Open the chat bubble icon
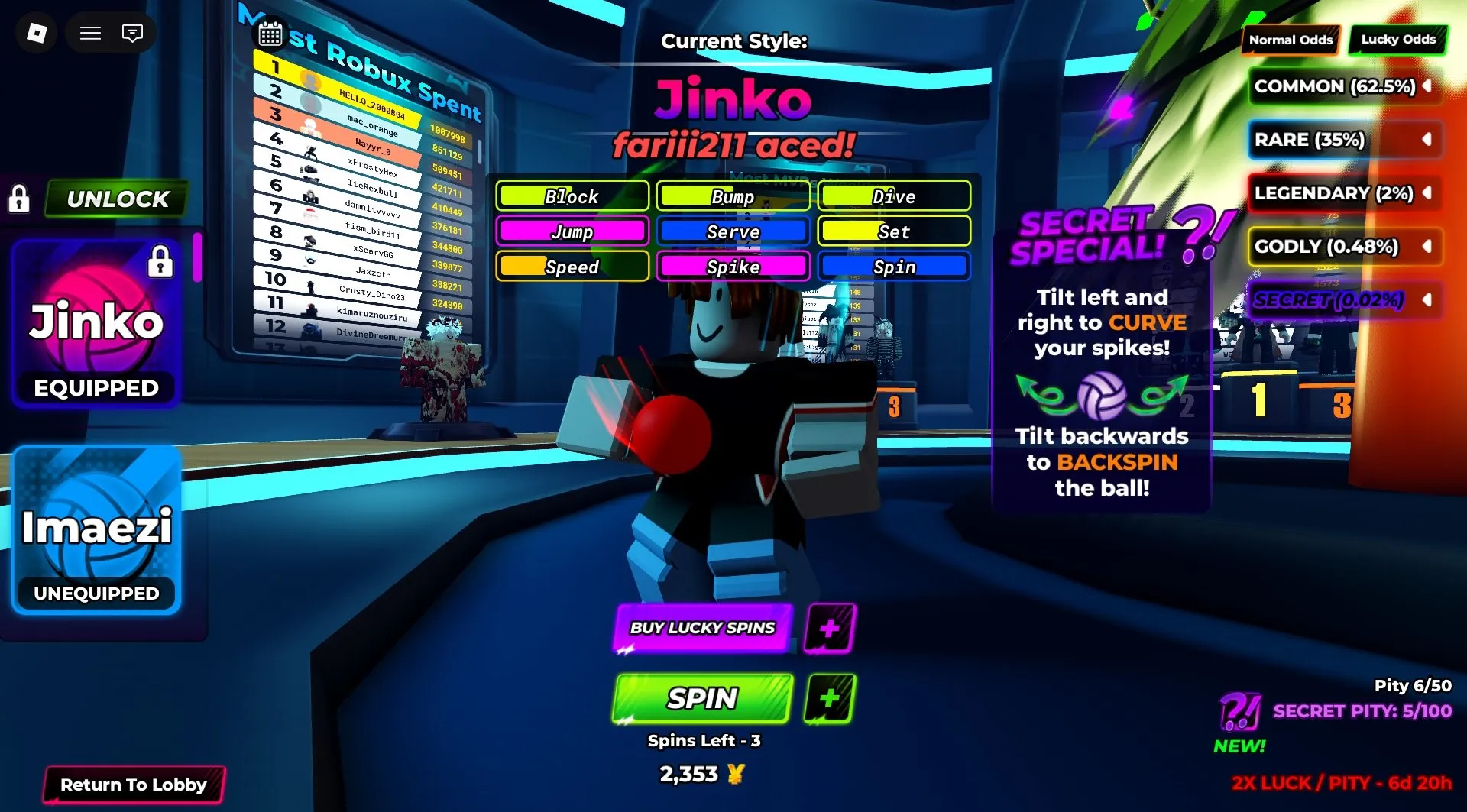Screen dimensions: 1467x812 coord(132,33)
